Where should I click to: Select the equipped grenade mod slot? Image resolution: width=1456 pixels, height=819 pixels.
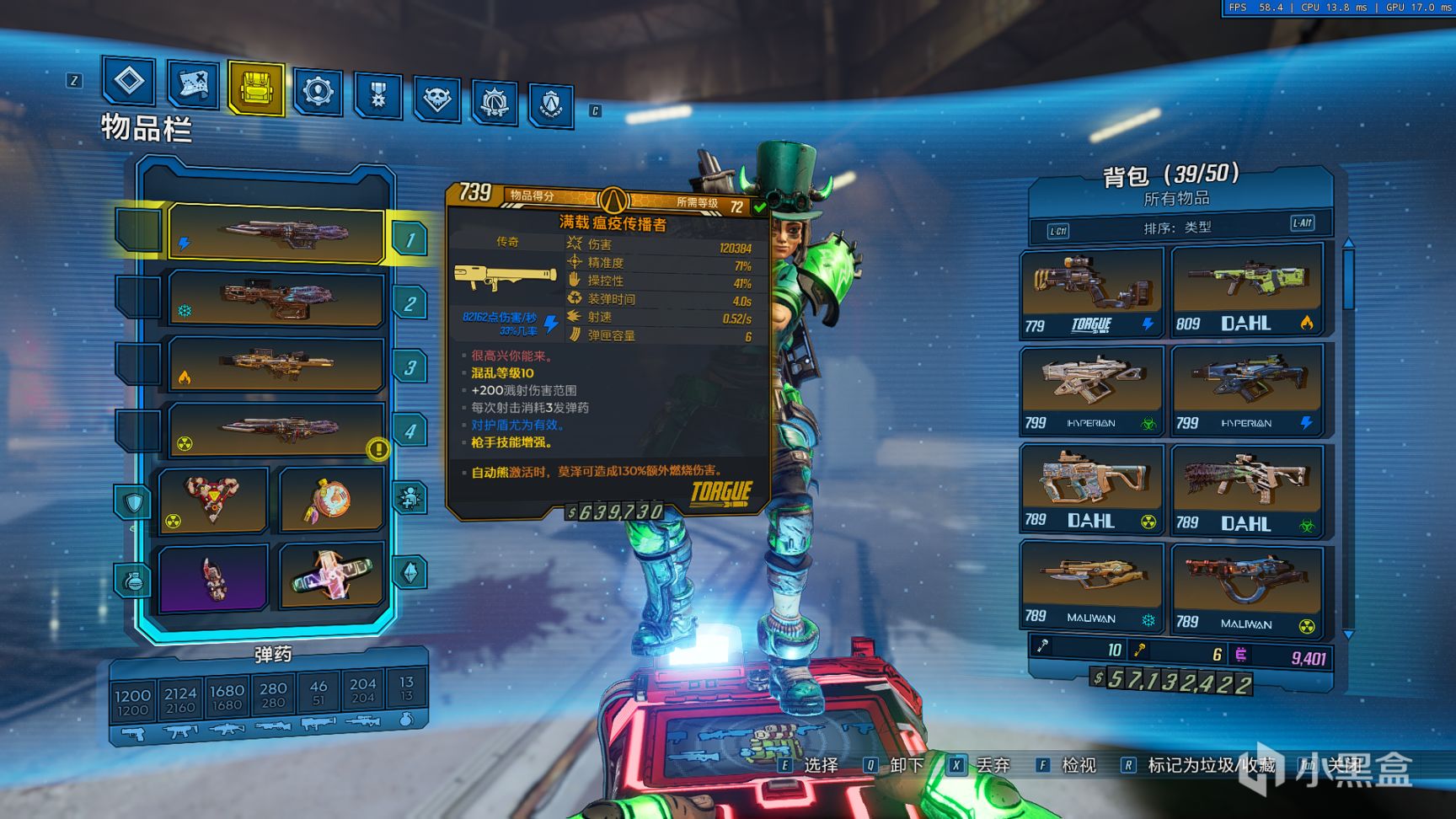(331, 500)
